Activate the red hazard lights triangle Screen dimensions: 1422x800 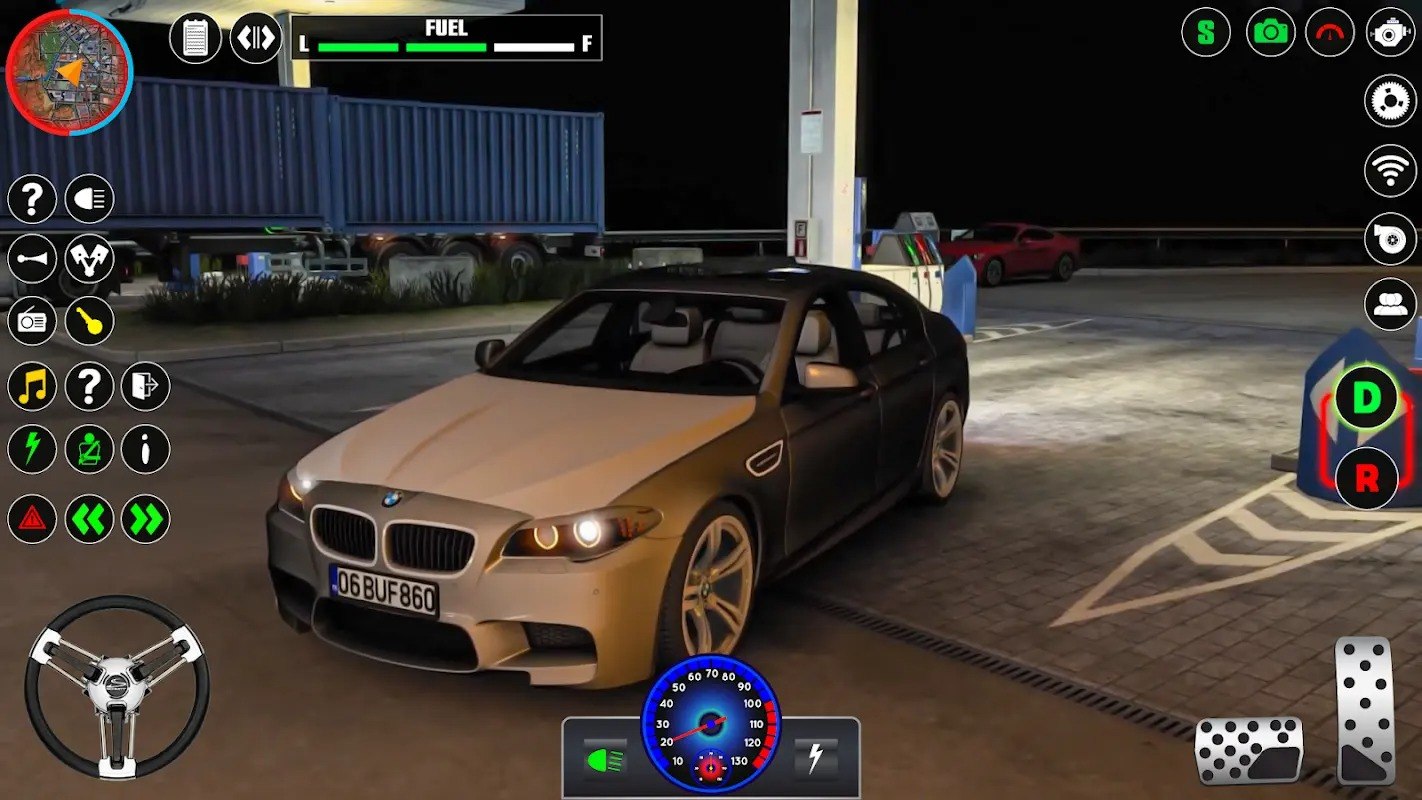(32, 519)
